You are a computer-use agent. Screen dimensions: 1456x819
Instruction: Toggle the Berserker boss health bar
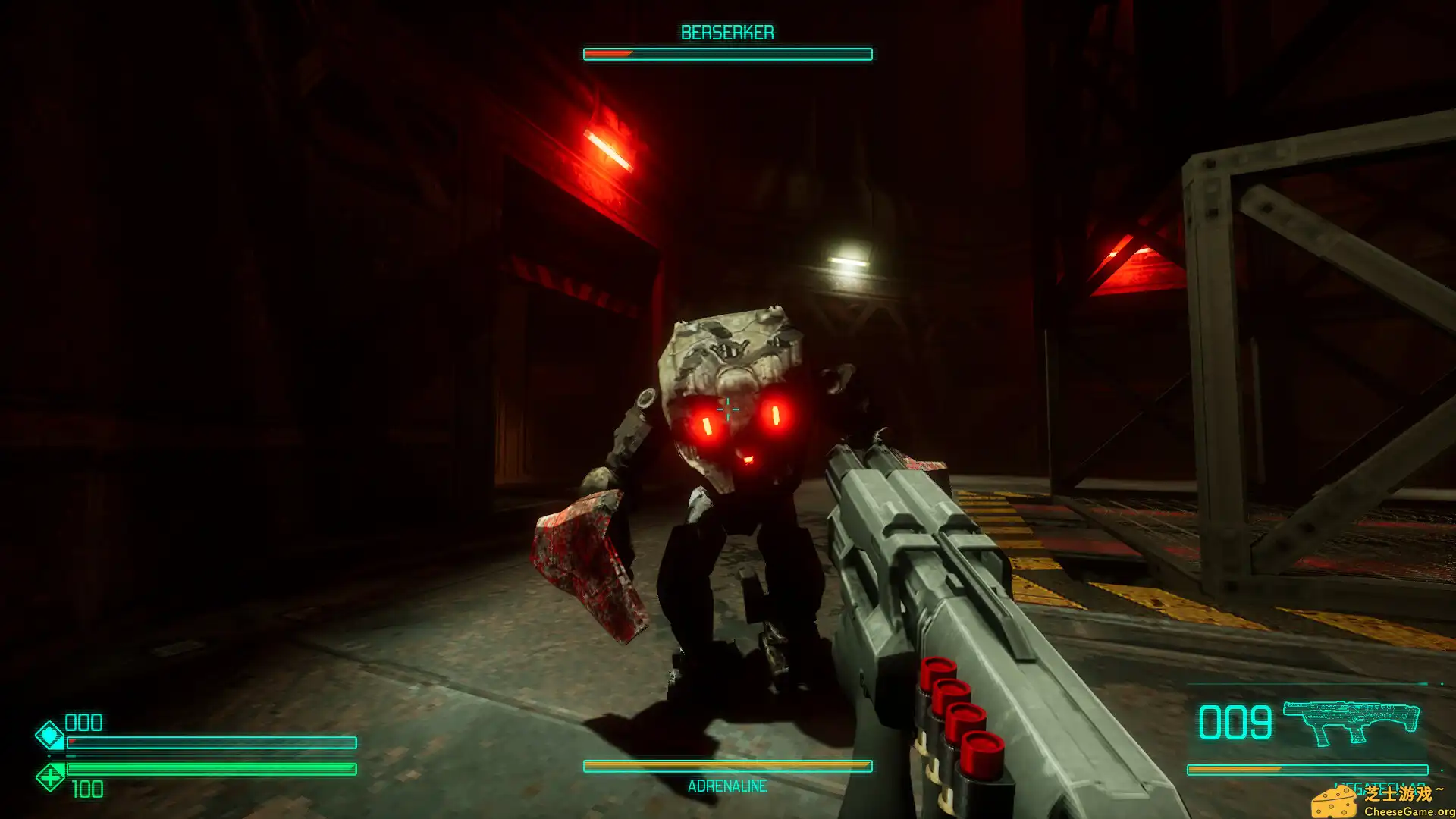click(726, 53)
